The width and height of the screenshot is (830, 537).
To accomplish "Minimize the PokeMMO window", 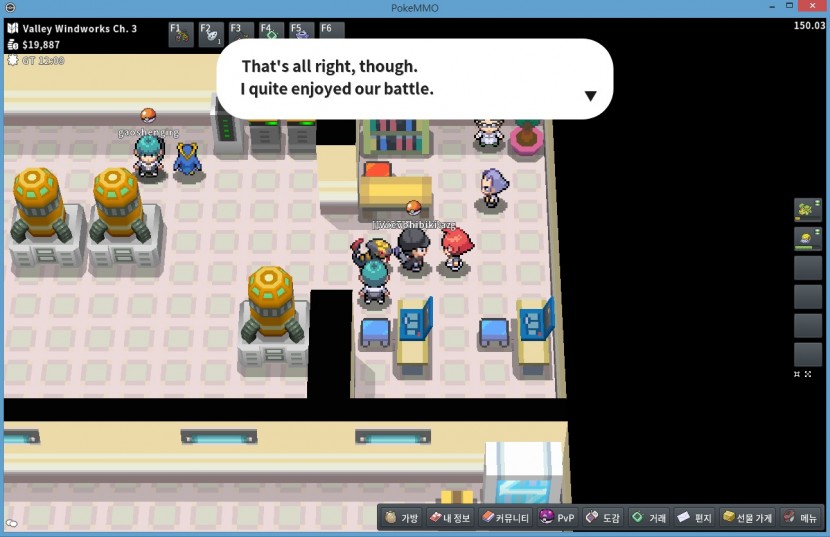I will coord(772,8).
